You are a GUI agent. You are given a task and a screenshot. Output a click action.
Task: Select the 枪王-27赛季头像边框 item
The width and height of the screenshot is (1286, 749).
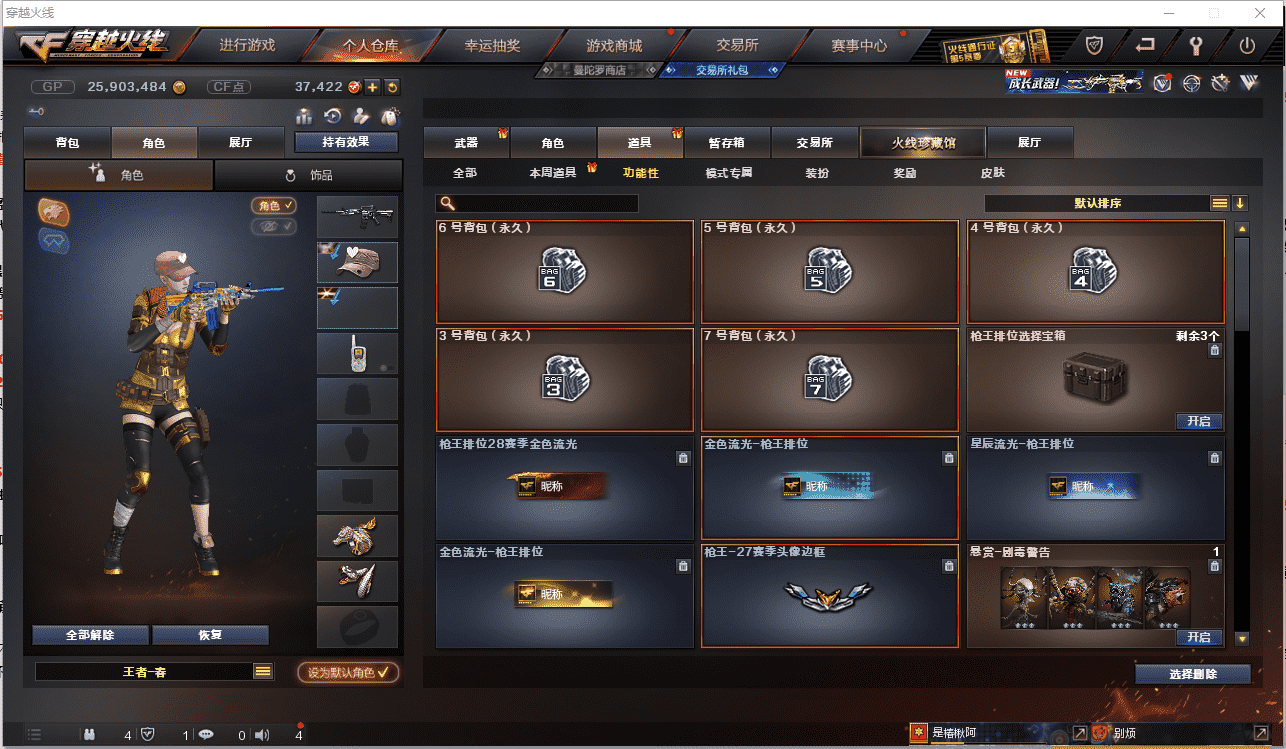click(x=830, y=596)
